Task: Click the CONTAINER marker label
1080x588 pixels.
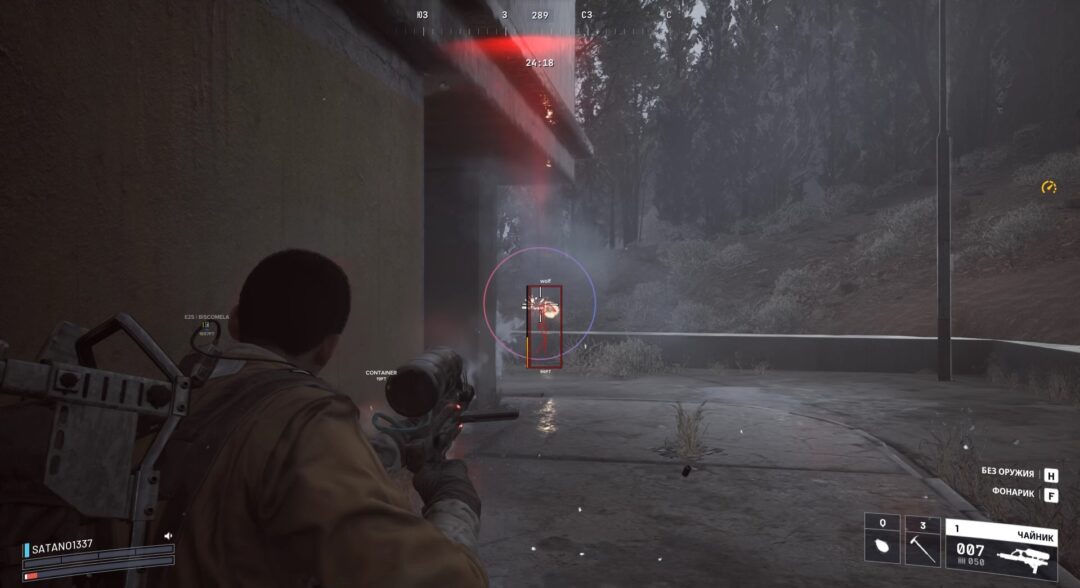Action: [x=381, y=374]
